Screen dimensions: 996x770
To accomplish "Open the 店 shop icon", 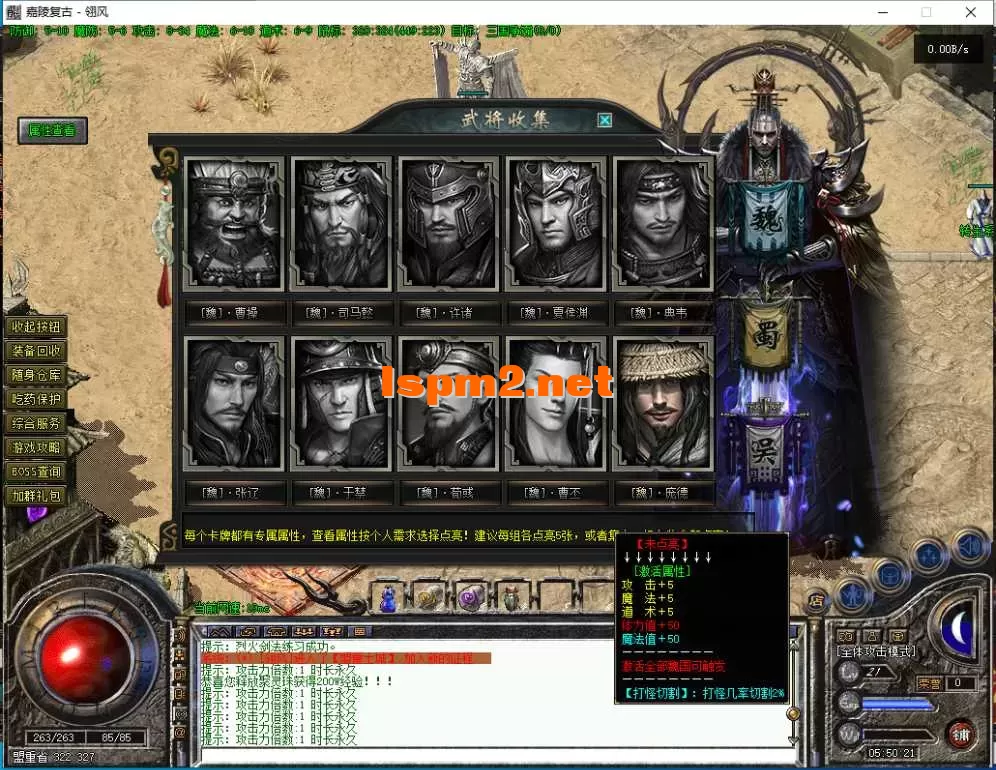I will (x=815, y=601).
